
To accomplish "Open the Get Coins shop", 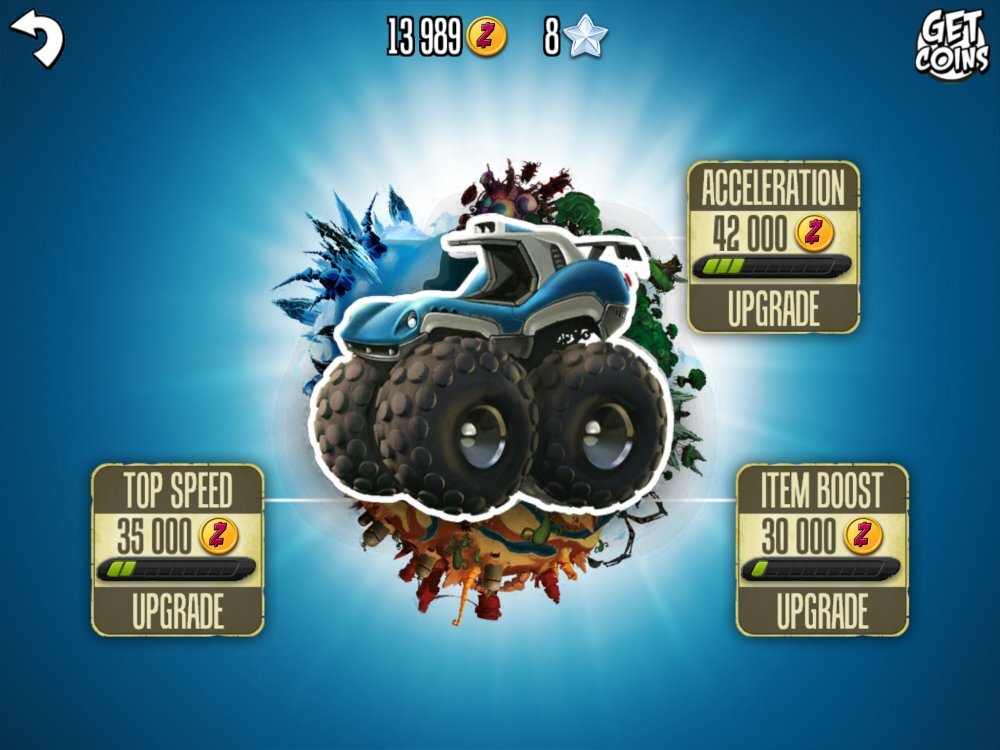I will click(x=951, y=44).
